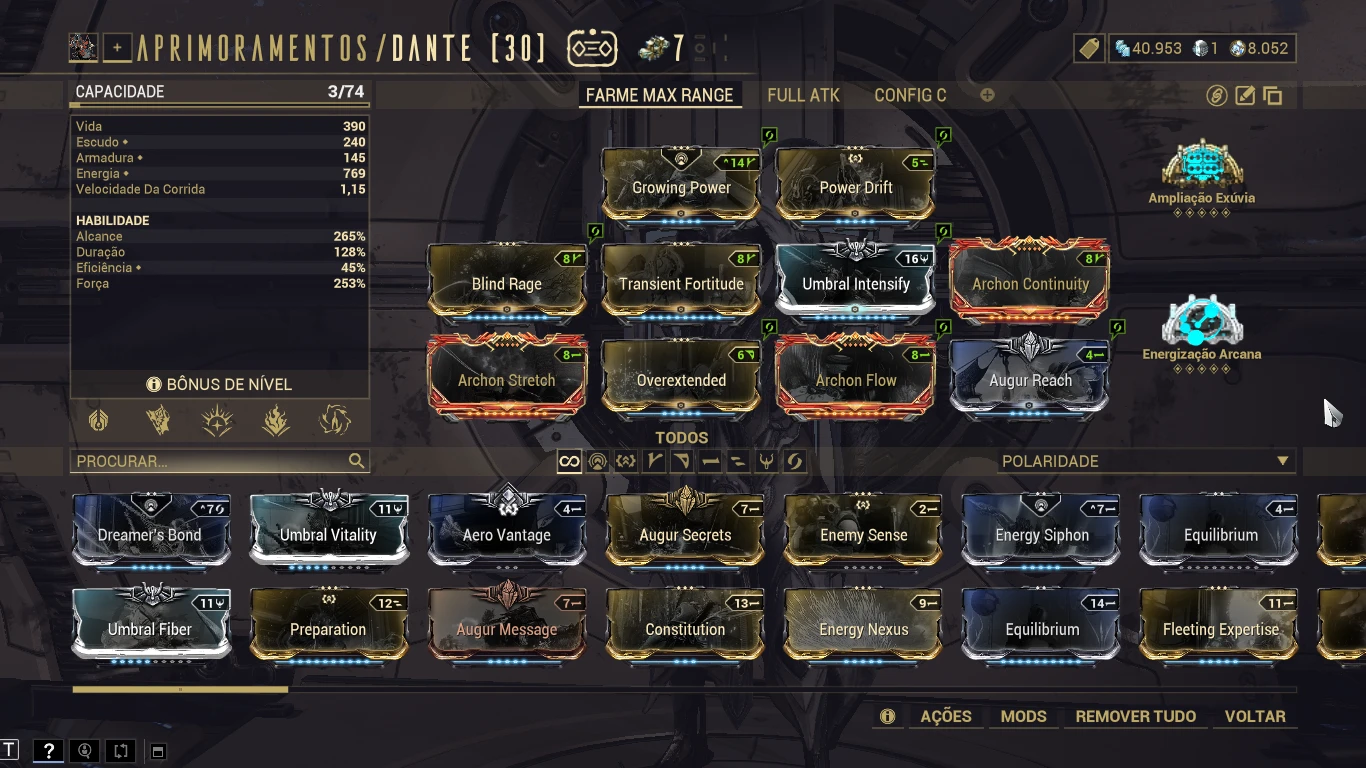Click the equipped Umbral Intensify mod
The width and height of the screenshot is (1366, 768).
[855, 283]
